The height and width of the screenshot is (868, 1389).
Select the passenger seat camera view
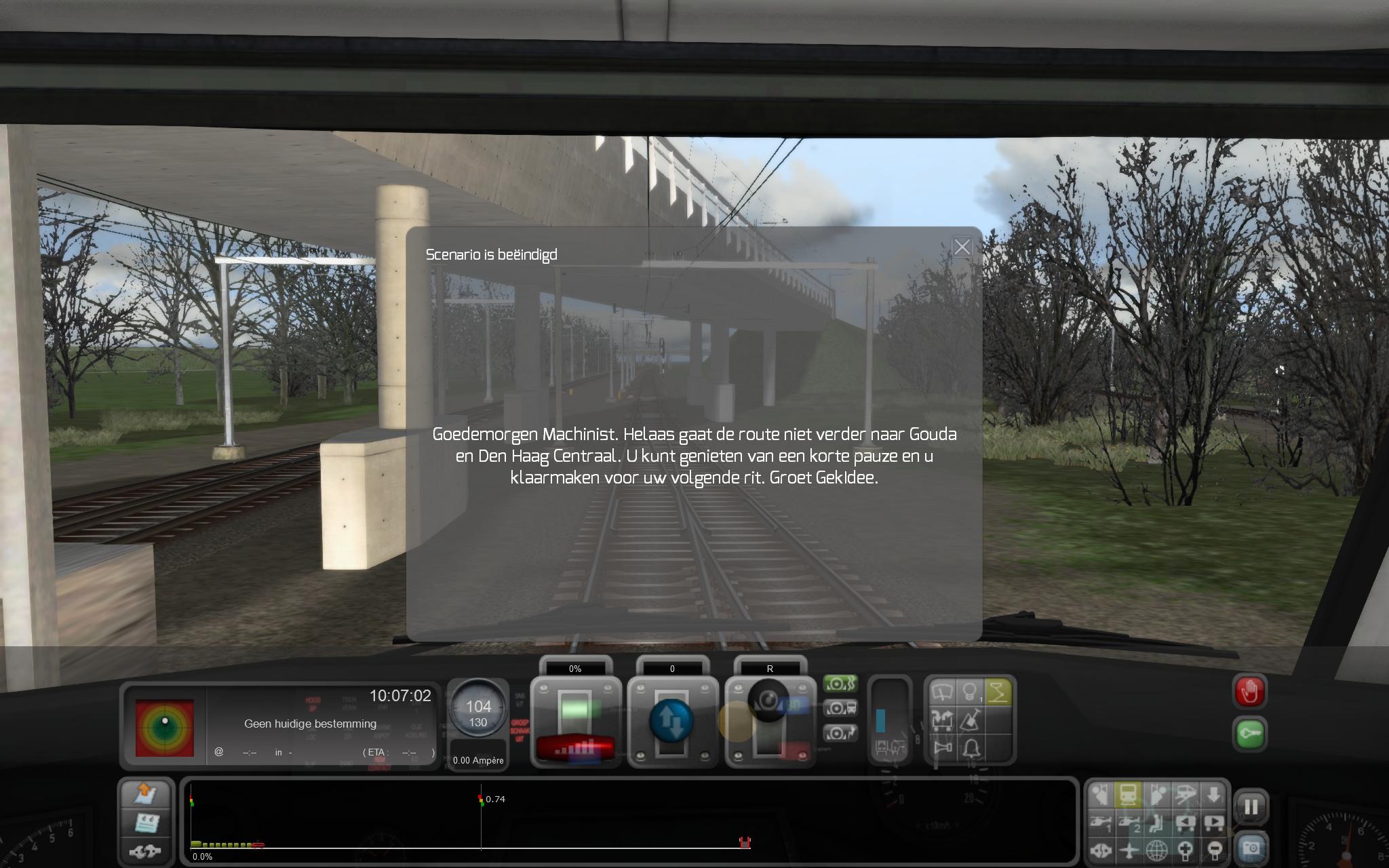[1157, 823]
